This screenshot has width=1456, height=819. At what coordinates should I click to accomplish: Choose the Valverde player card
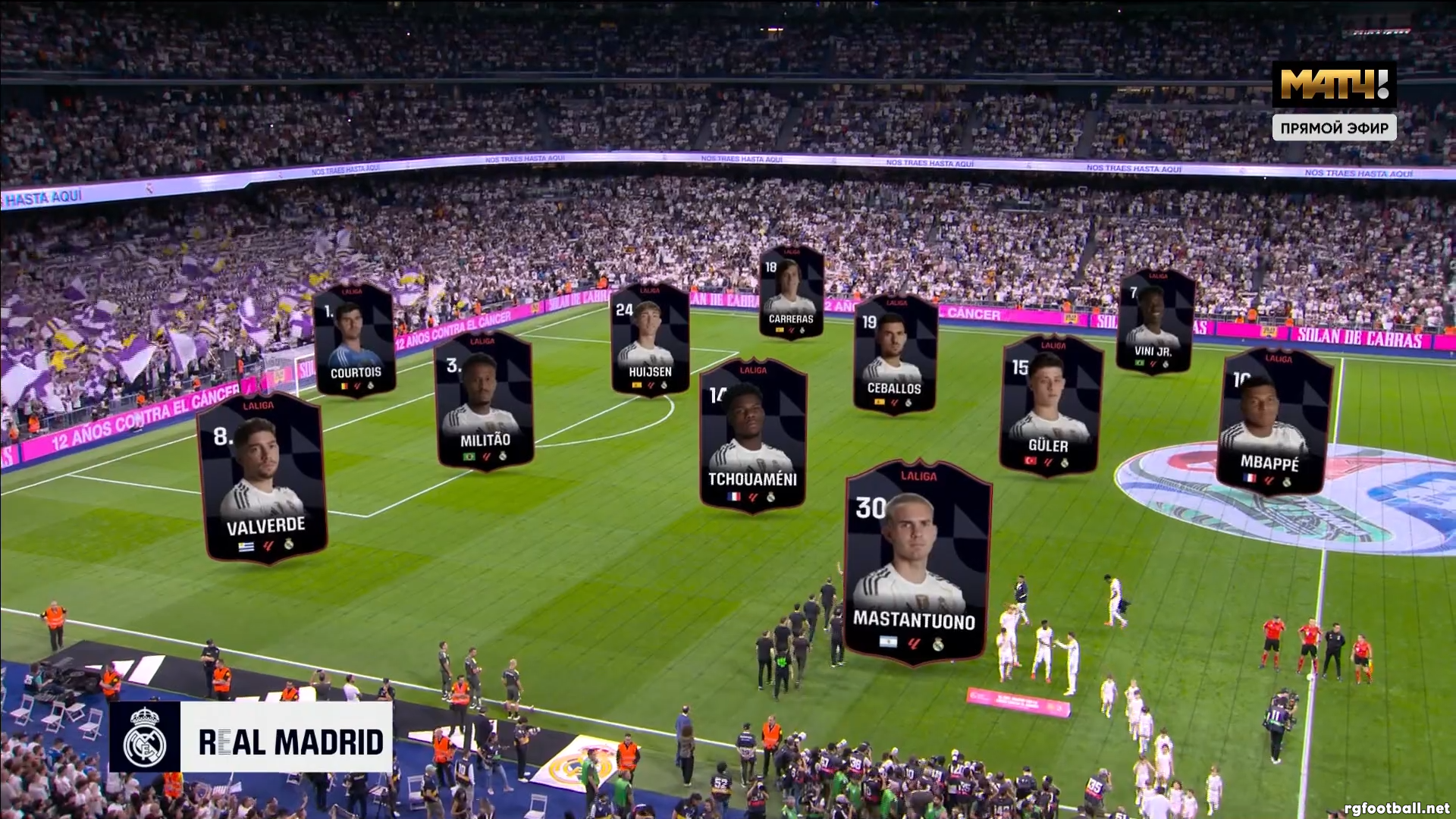tap(262, 478)
